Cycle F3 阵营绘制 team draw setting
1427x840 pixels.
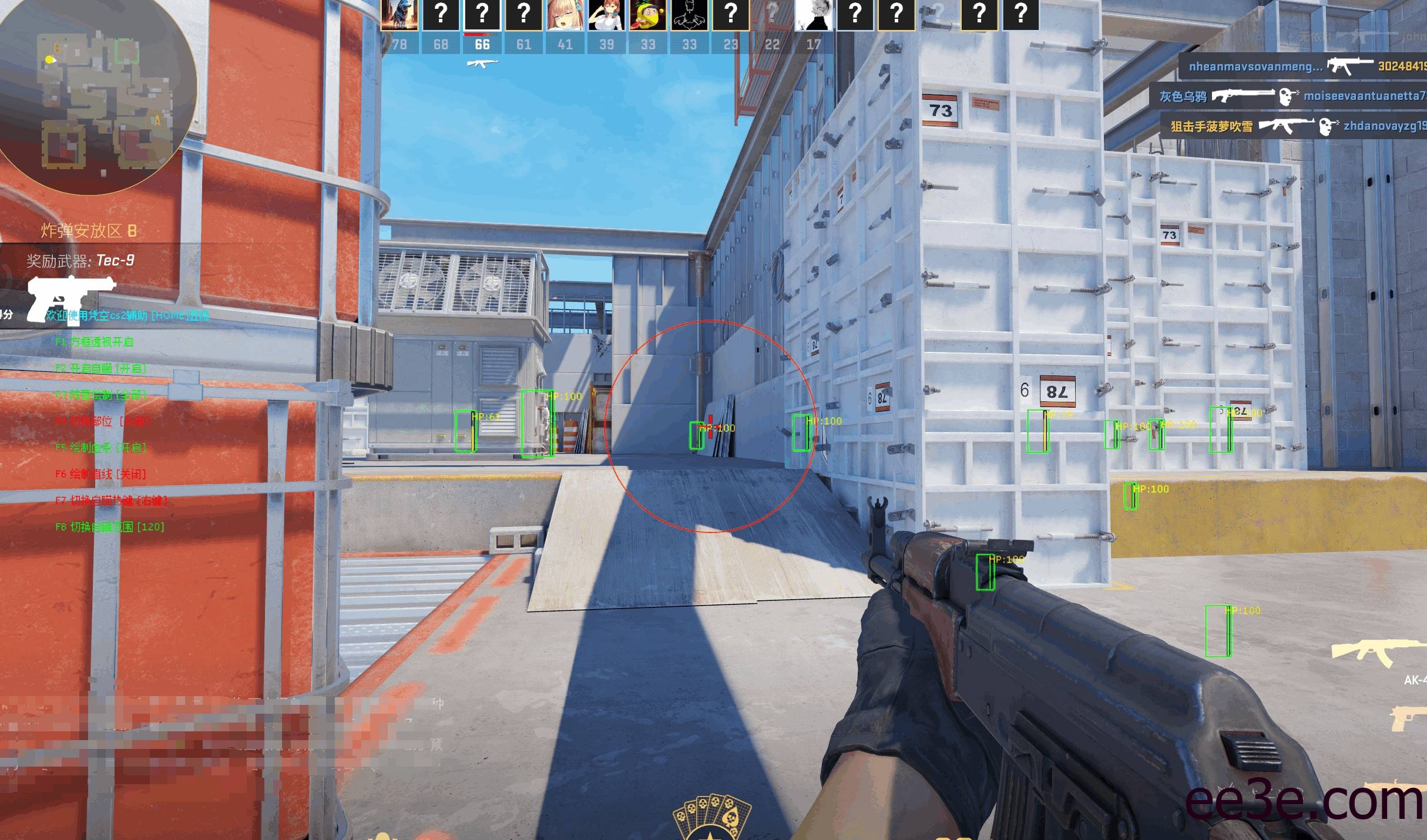[x=101, y=395]
